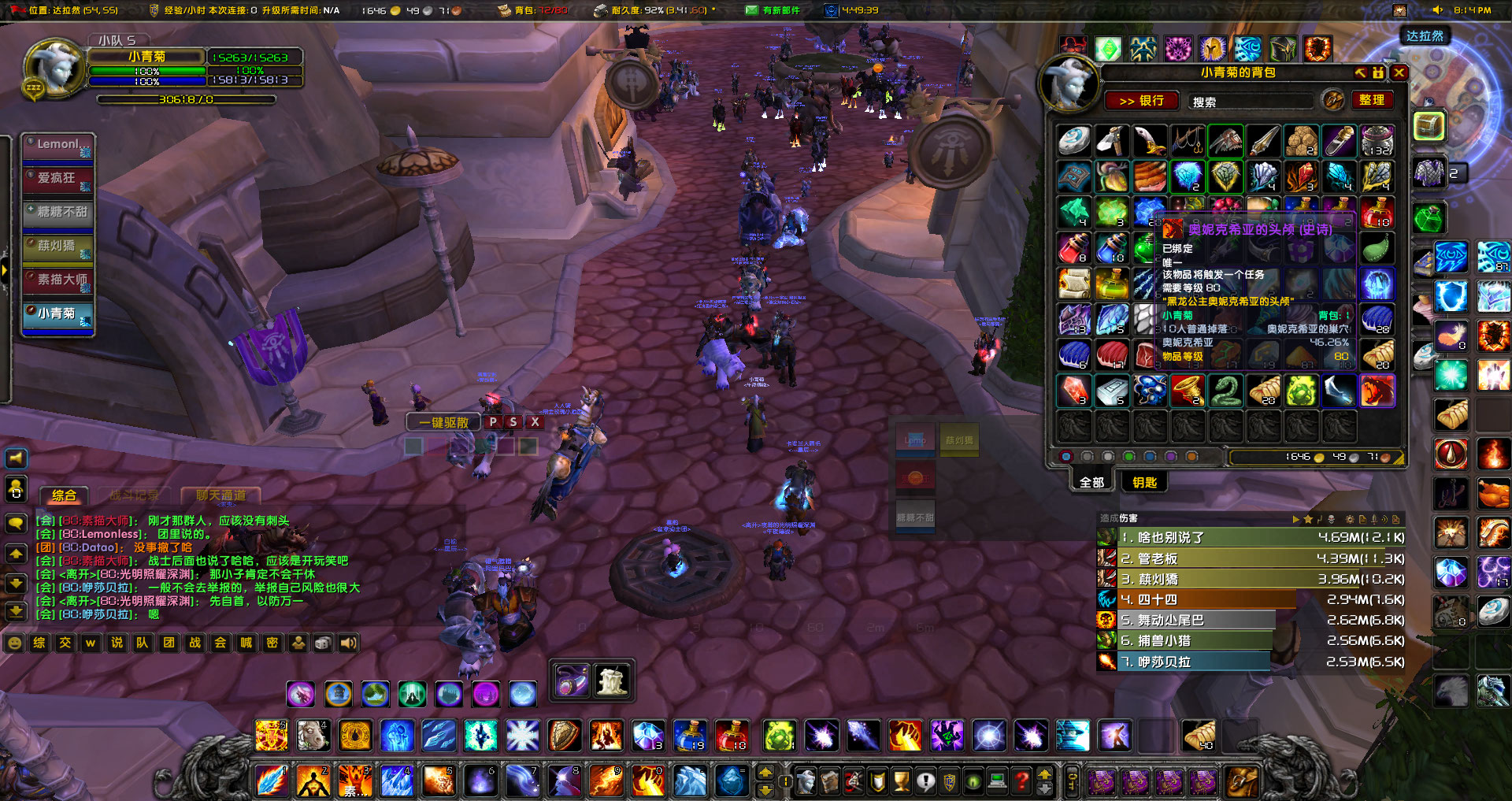Click the smiley emote icon near the chat input

click(13, 643)
